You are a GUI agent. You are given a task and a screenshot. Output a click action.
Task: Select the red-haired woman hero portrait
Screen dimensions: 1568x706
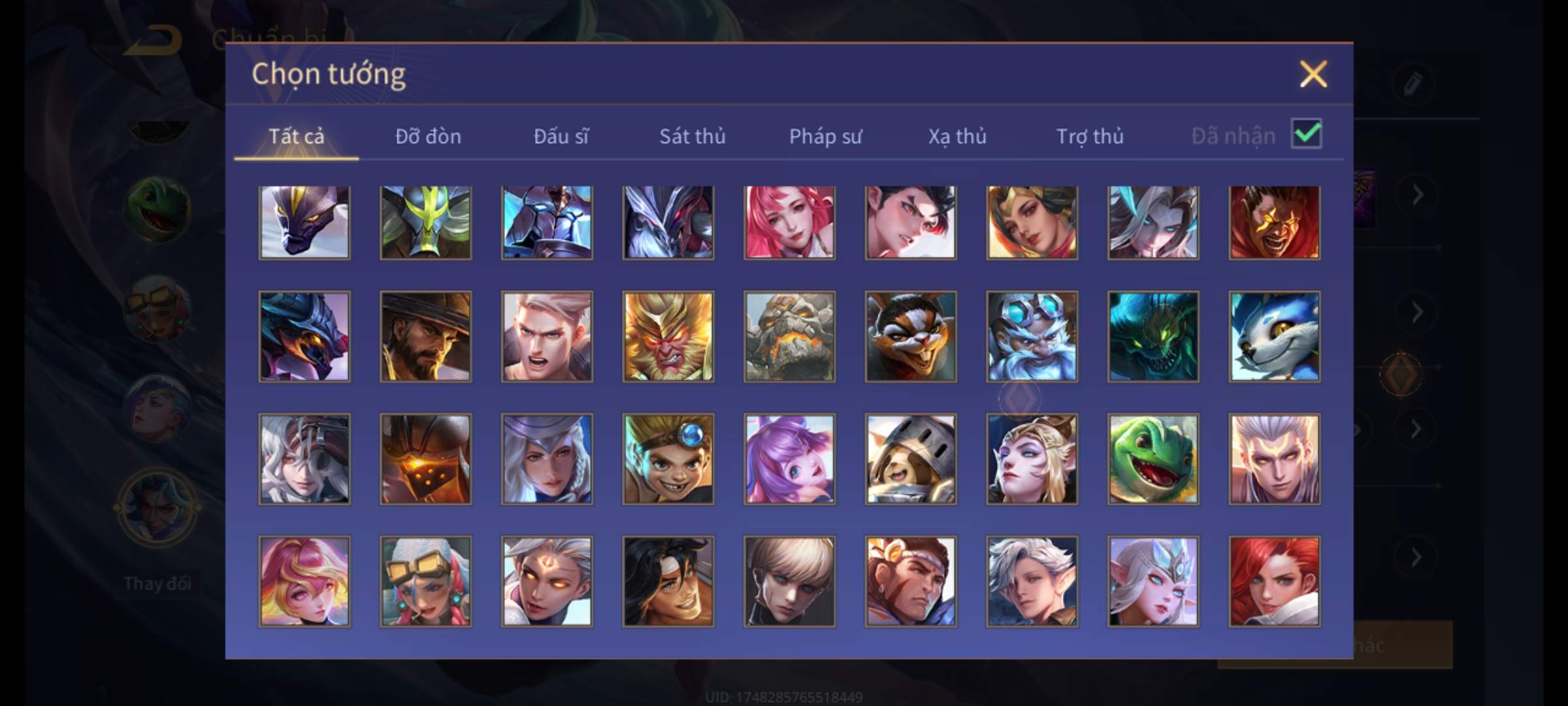pos(1274,581)
